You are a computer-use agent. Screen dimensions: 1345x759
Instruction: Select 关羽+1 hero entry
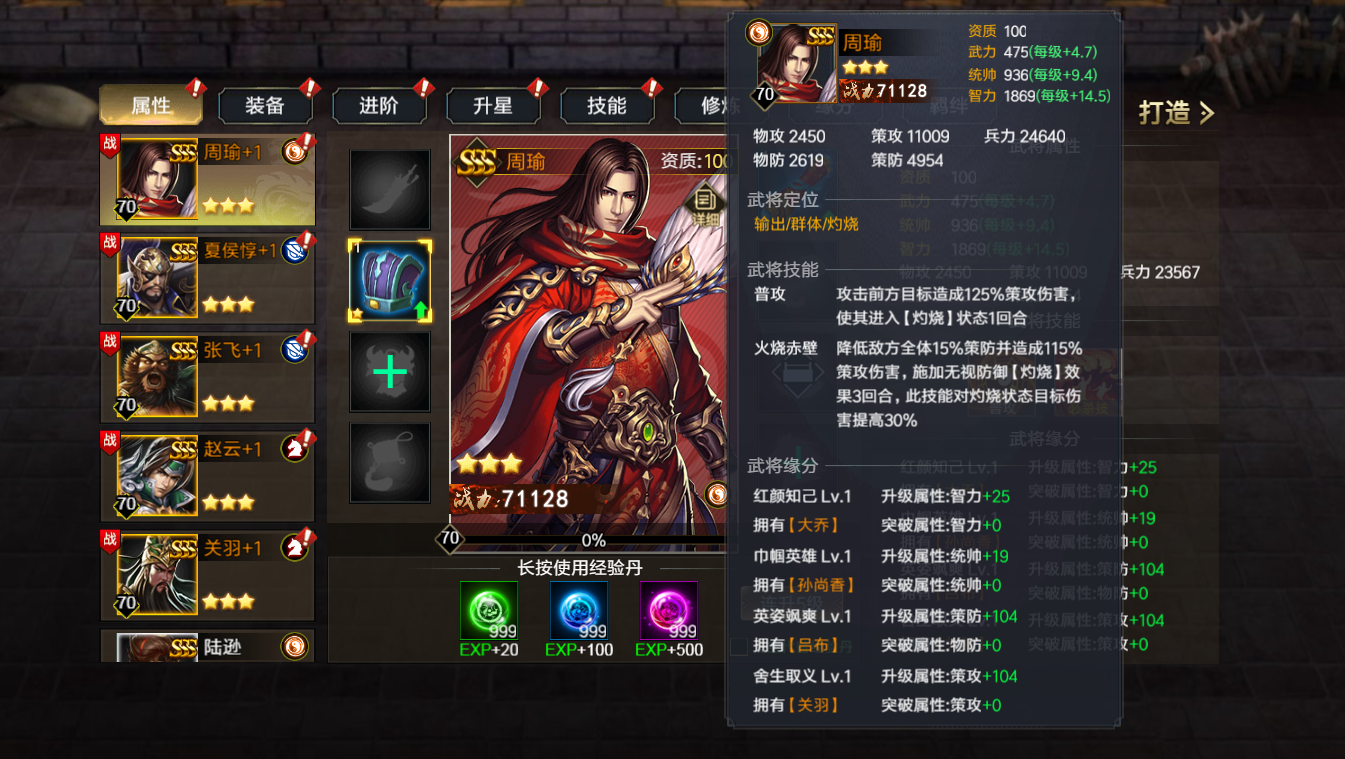pos(207,576)
